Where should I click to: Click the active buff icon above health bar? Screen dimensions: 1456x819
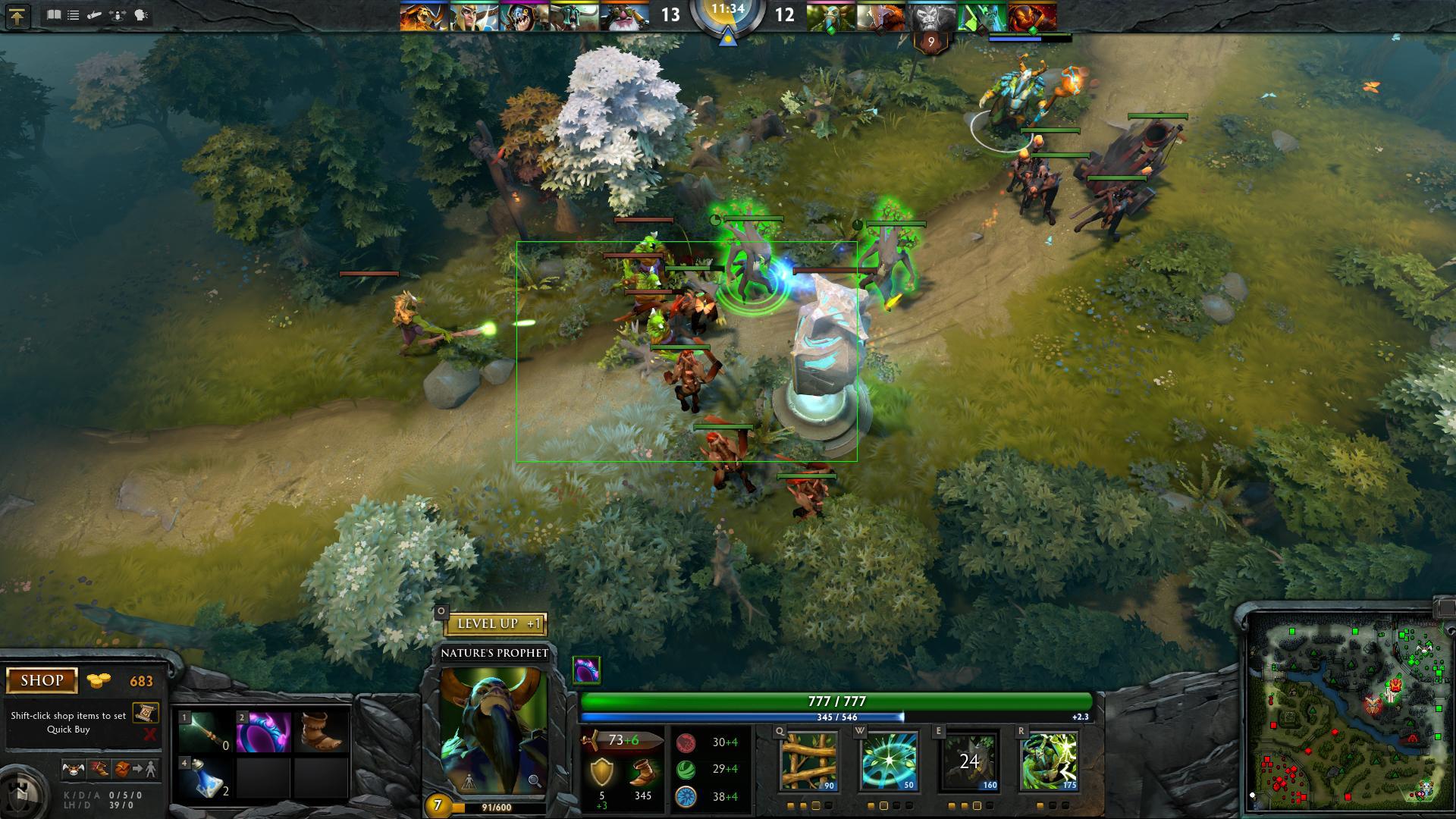(586, 670)
